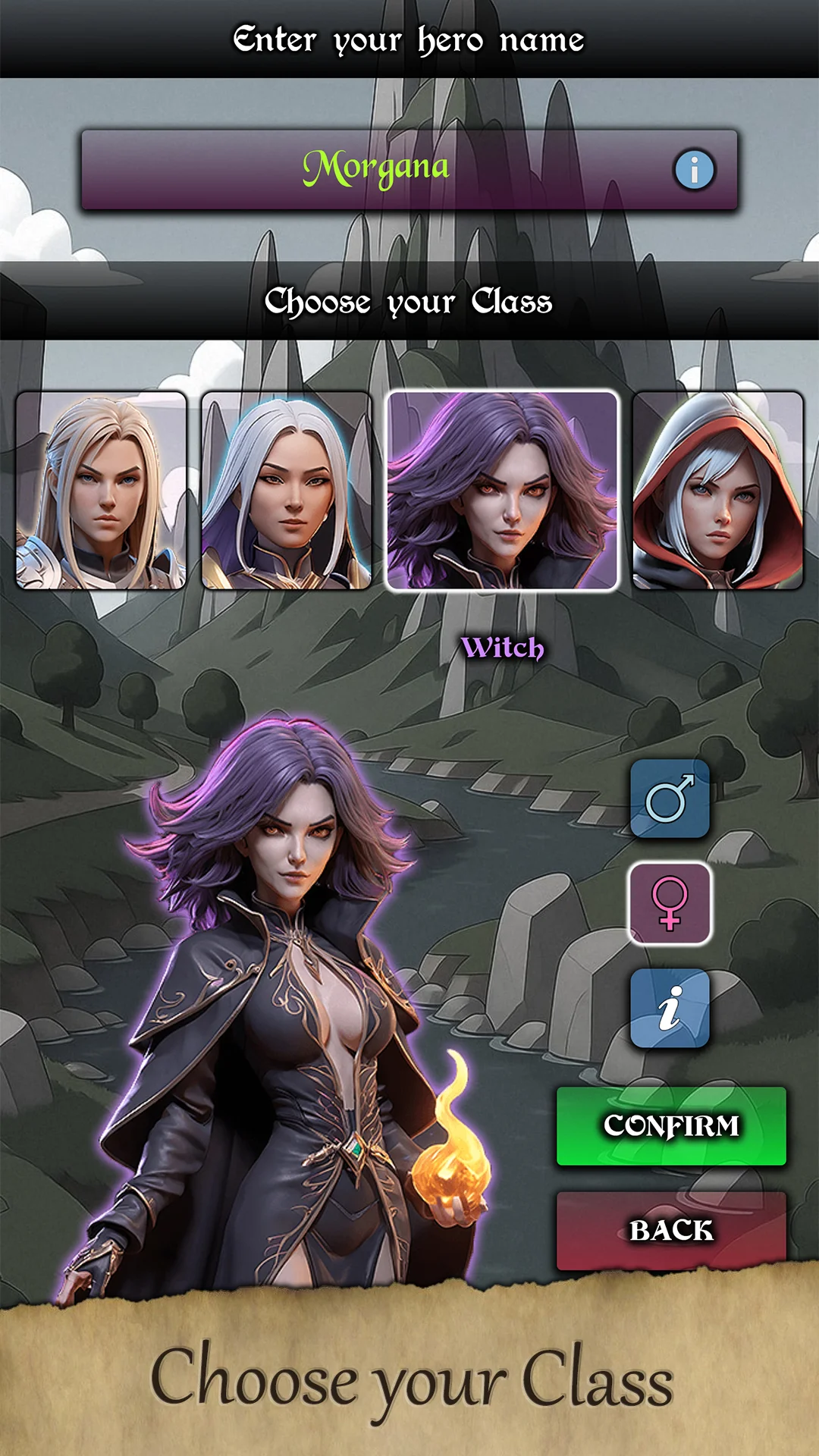Open the round info icon in name field
Screen dimensions: 819x1456
pyautogui.click(x=694, y=169)
